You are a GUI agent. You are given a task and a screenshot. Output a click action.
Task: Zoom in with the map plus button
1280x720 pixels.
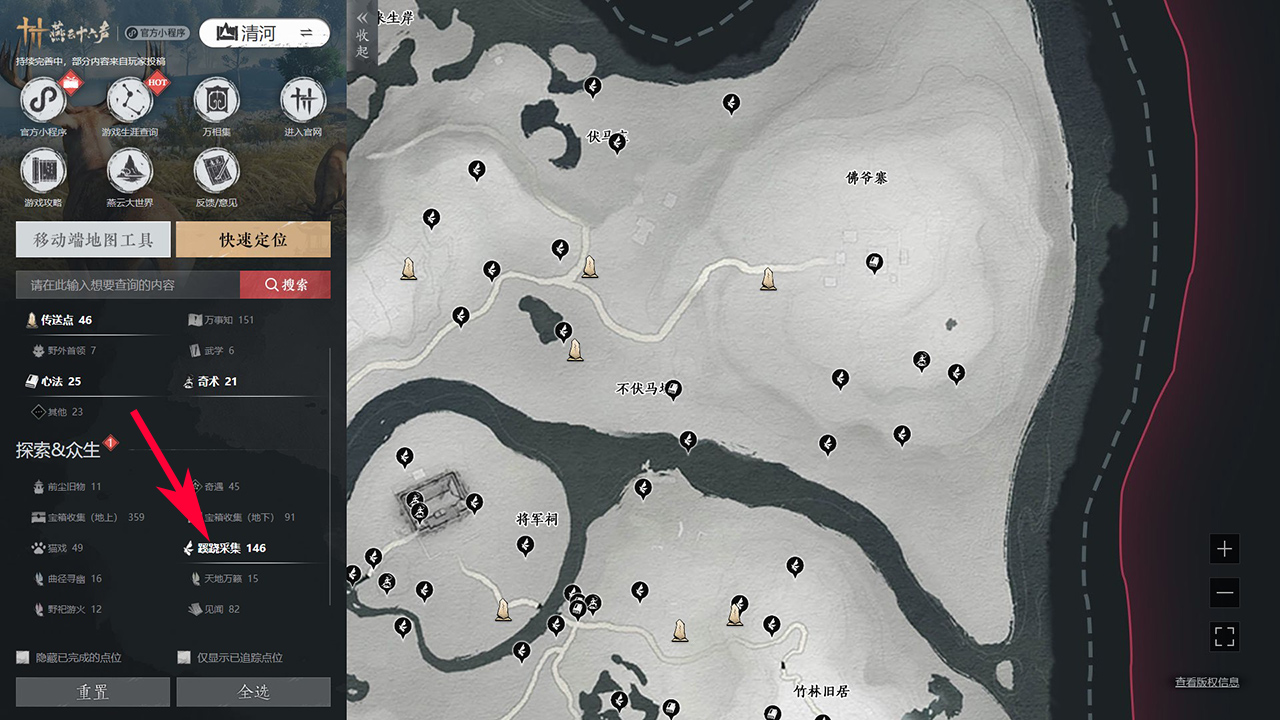point(1224,549)
